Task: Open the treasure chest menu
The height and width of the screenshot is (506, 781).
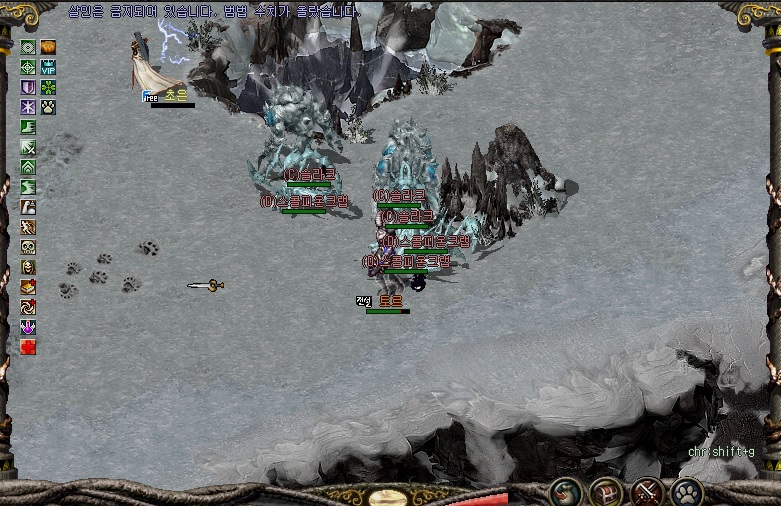Action: pyautogui.click(x=605, y=492)
